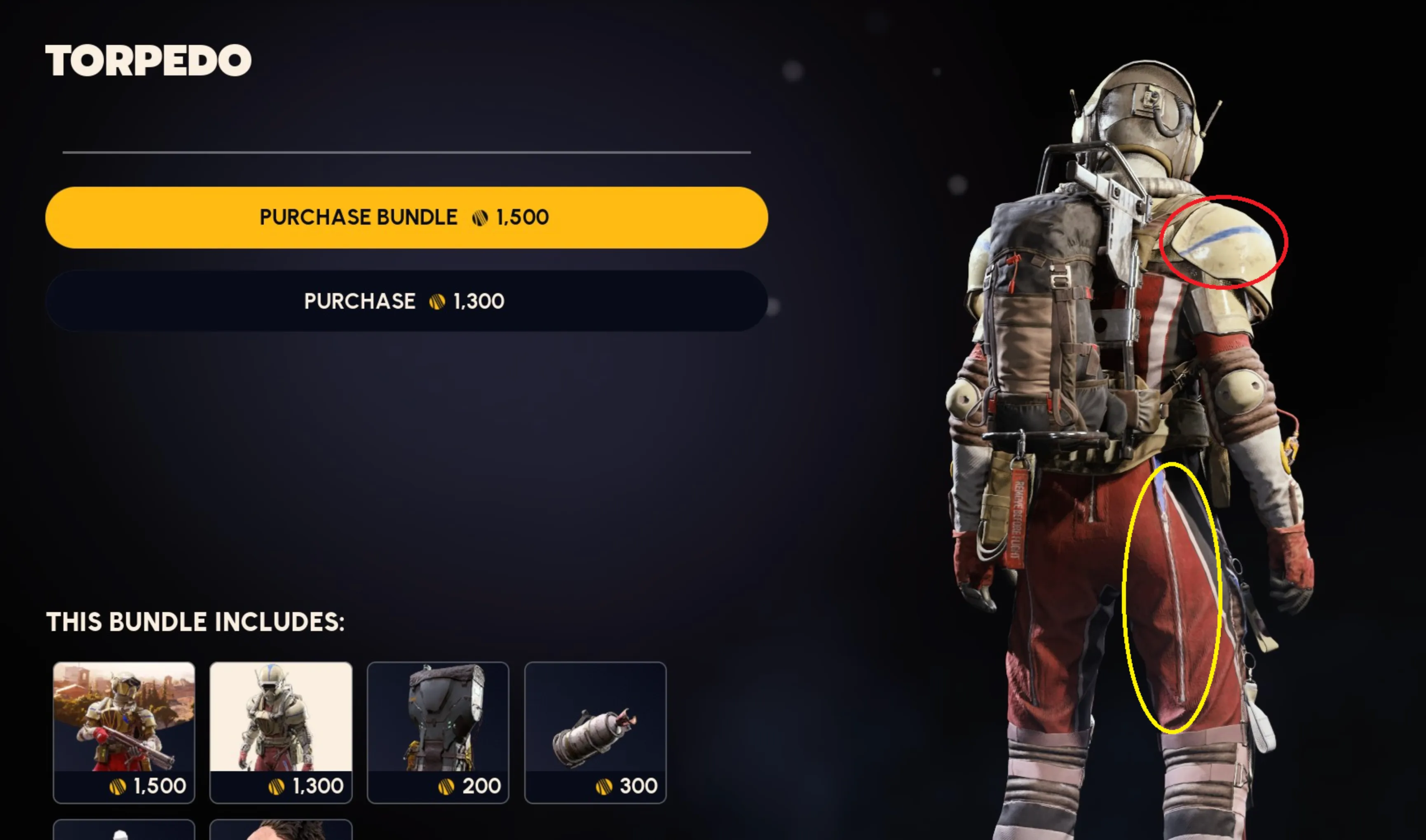Select the backpack thumbnail priced 200
This screenshot has width=1426, height=840.
click(437, 732)
